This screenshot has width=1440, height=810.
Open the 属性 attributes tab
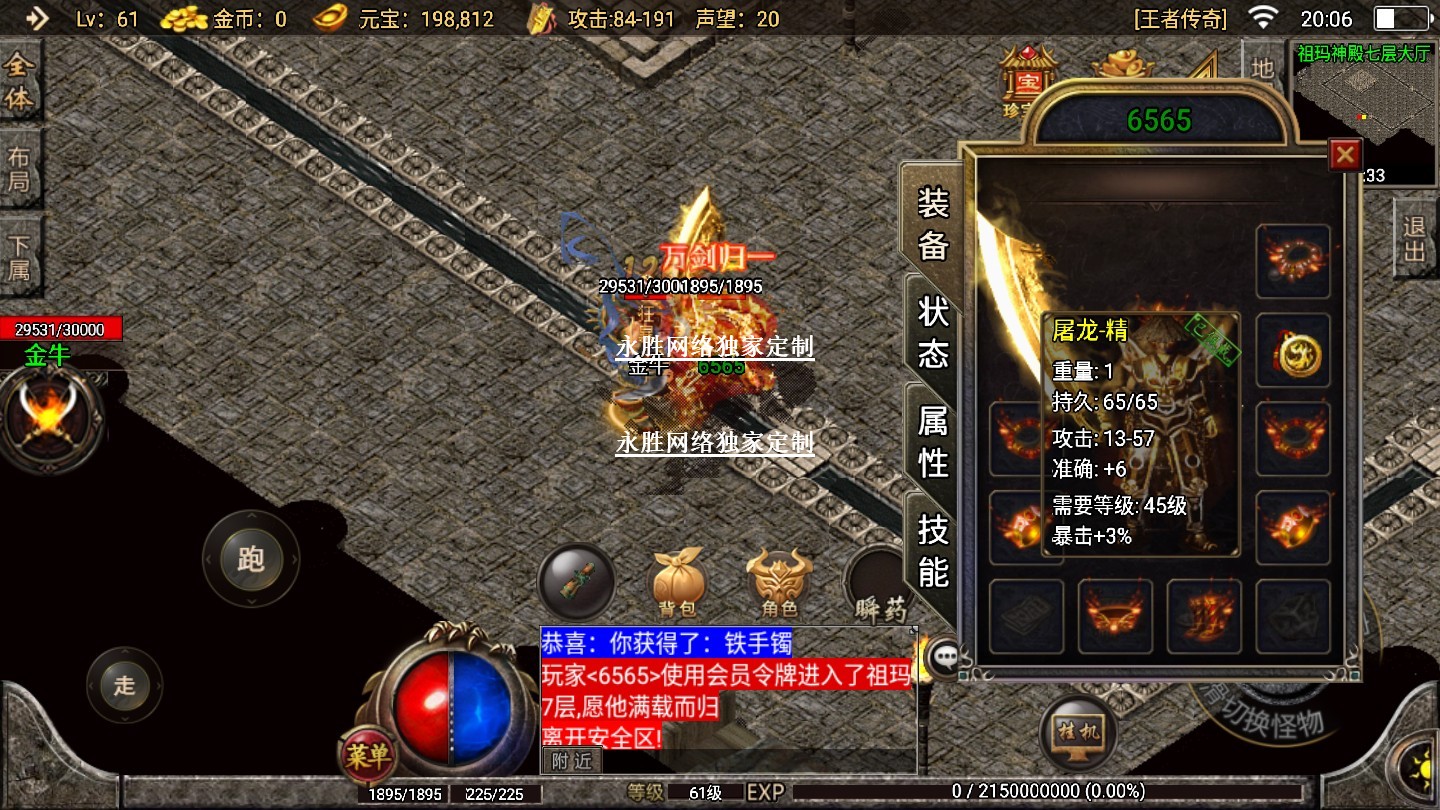tap(933, 442)
